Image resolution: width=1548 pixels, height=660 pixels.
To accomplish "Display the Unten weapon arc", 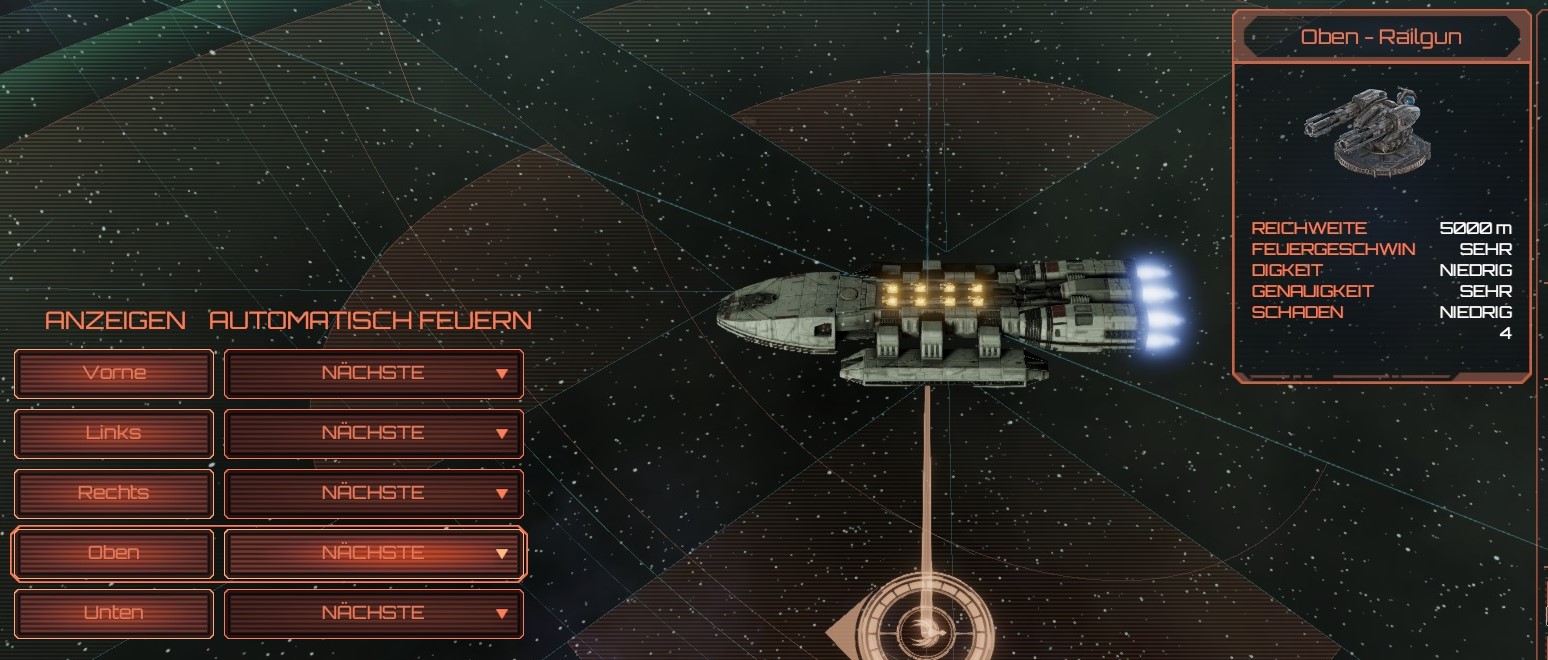I will tap(114, 613).
